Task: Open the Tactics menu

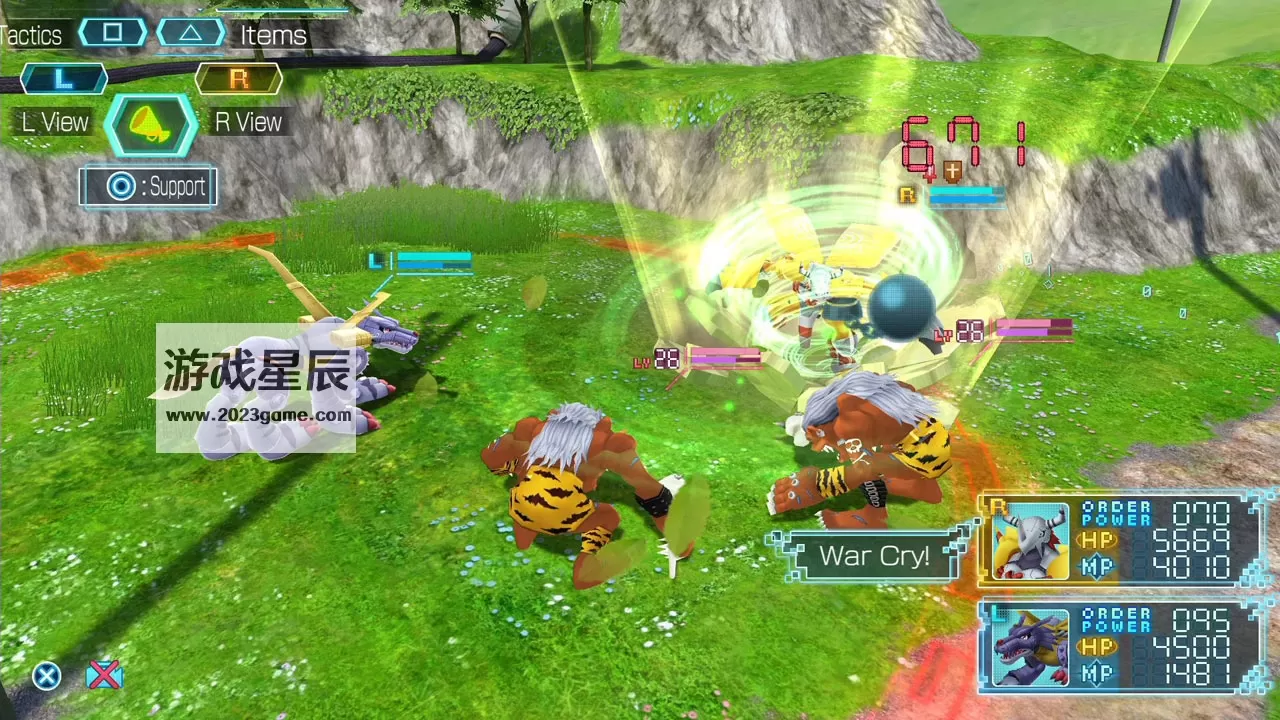Action: 33,35
